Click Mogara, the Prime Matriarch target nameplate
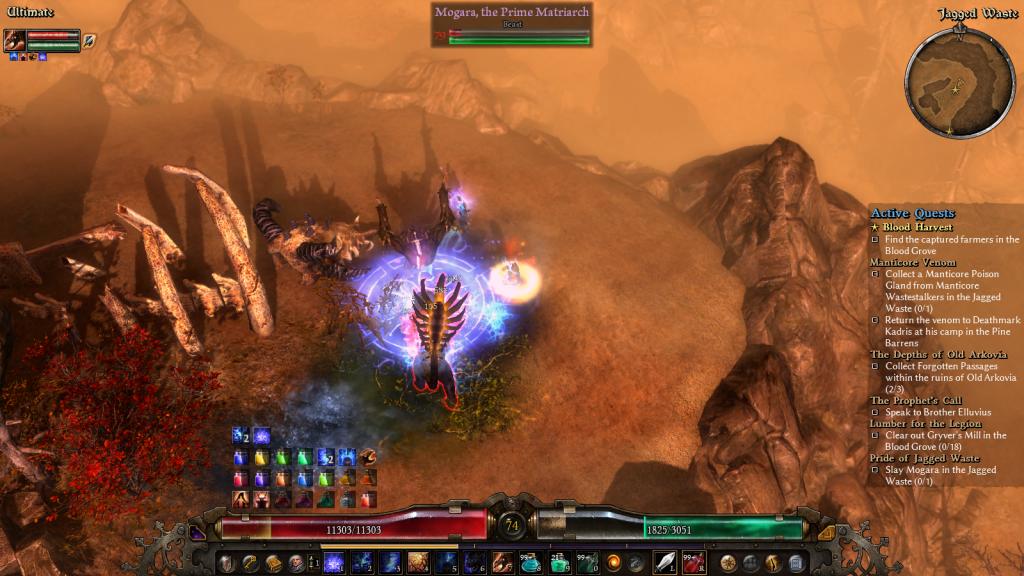The width and height of the screenshot is (1024, 576). click(511, 12)
